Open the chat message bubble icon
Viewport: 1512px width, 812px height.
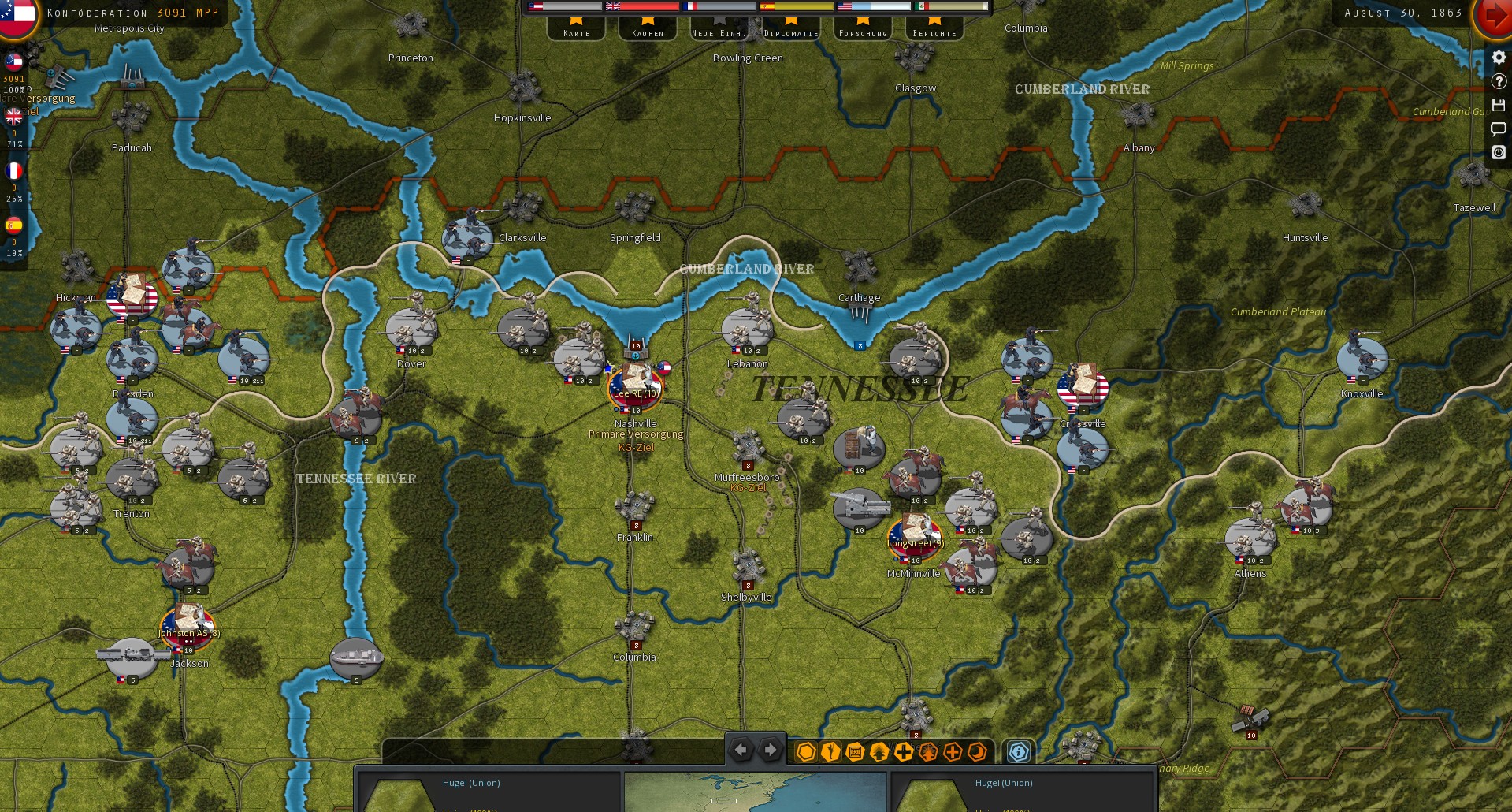click(x=1498, y=129)
